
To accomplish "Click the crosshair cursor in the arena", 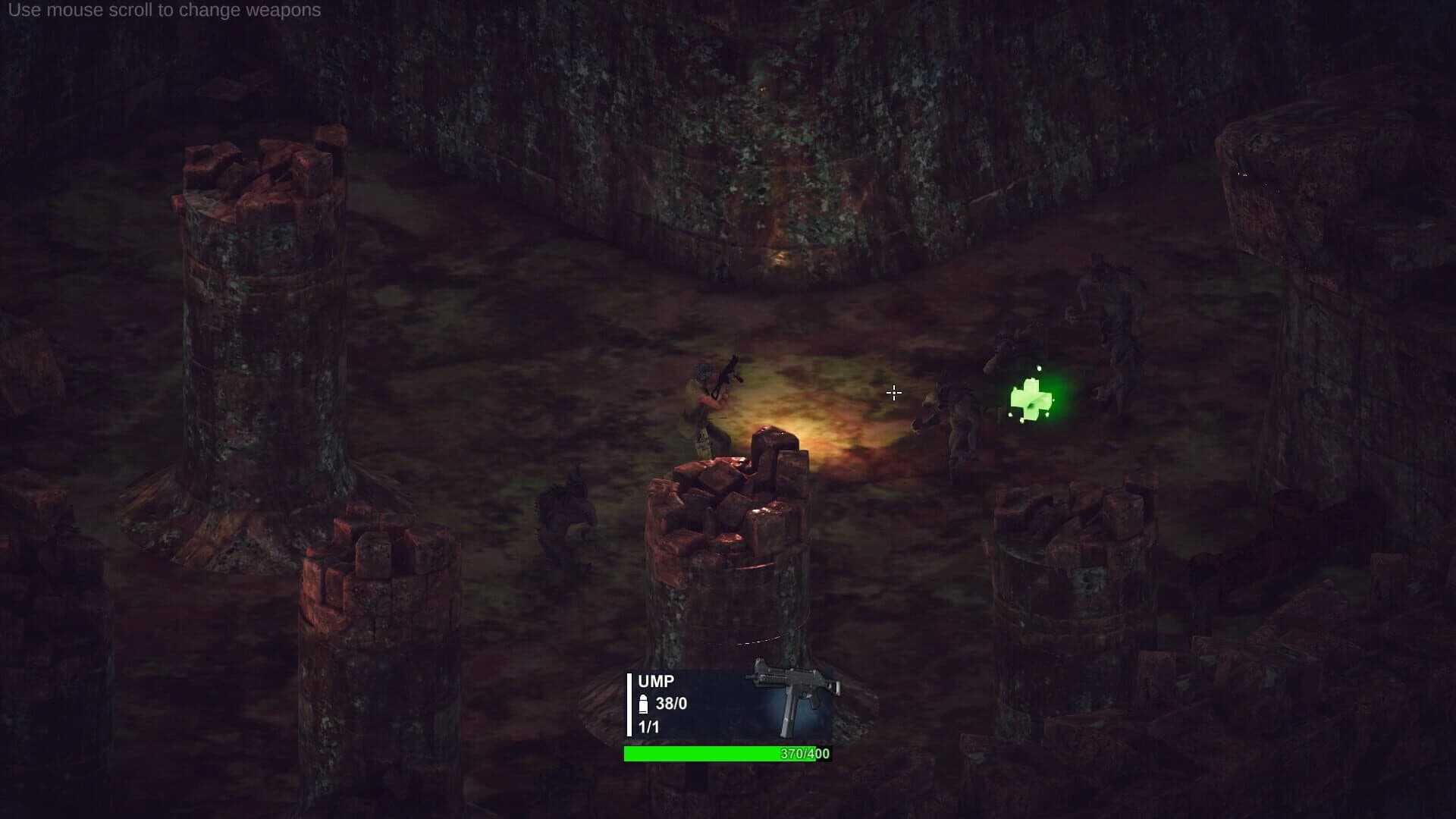I will (x=895, y=393).
